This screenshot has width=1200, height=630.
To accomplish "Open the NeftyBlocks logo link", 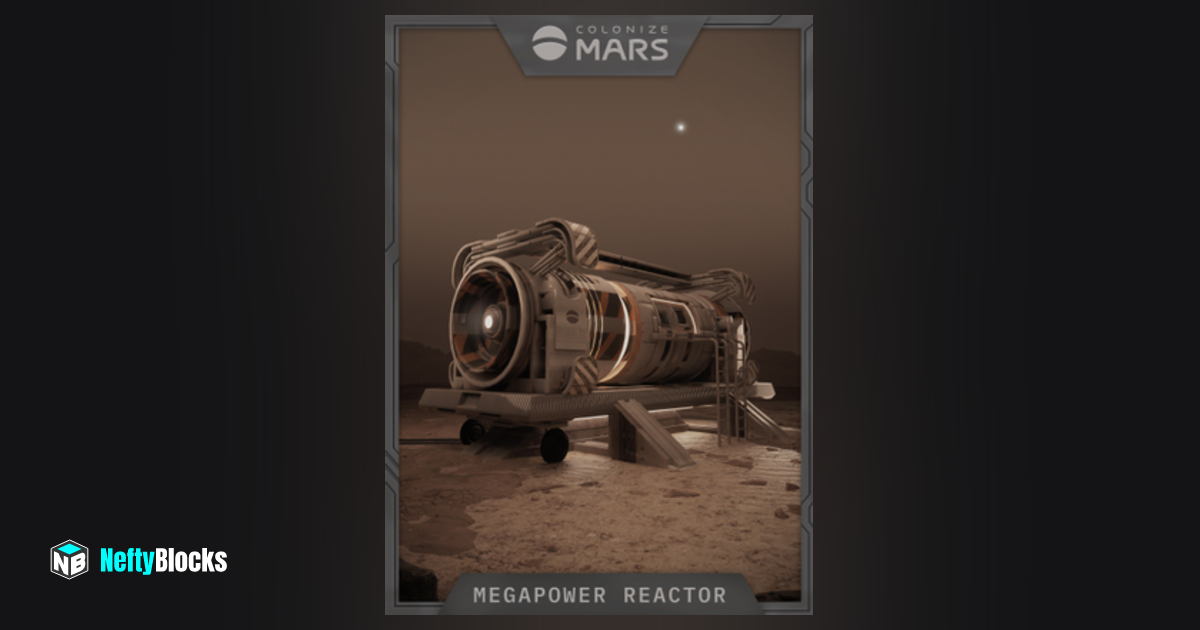I will [x=139, y=560].
